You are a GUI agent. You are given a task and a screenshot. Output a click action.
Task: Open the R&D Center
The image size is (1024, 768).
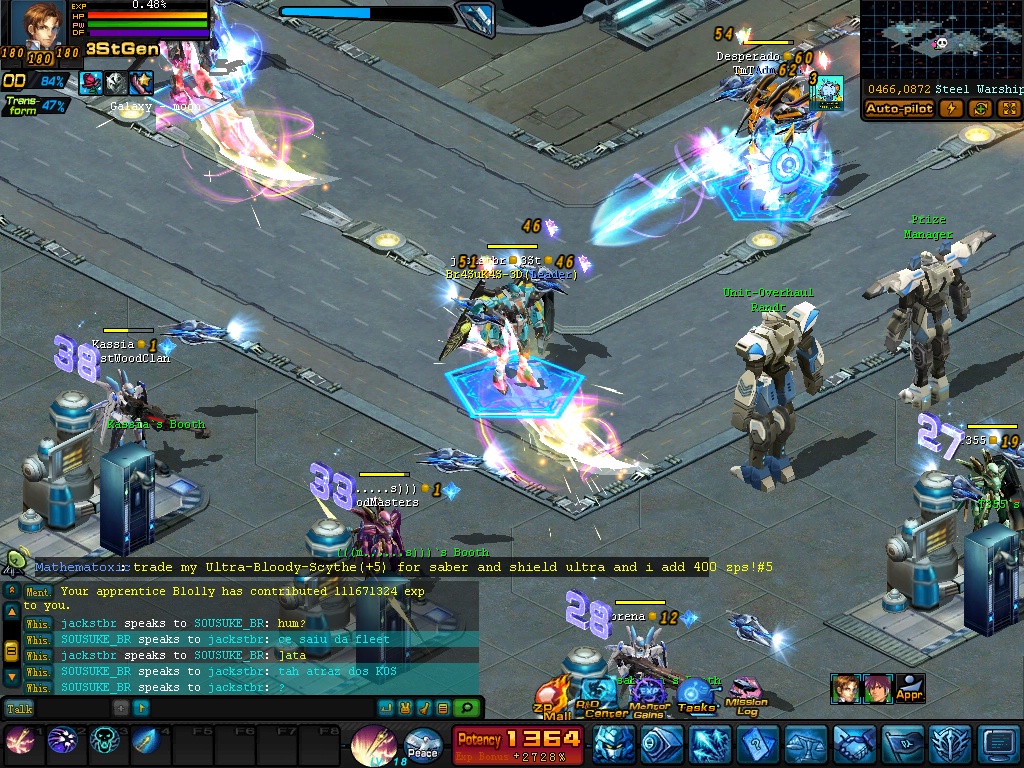coord(603,697)
